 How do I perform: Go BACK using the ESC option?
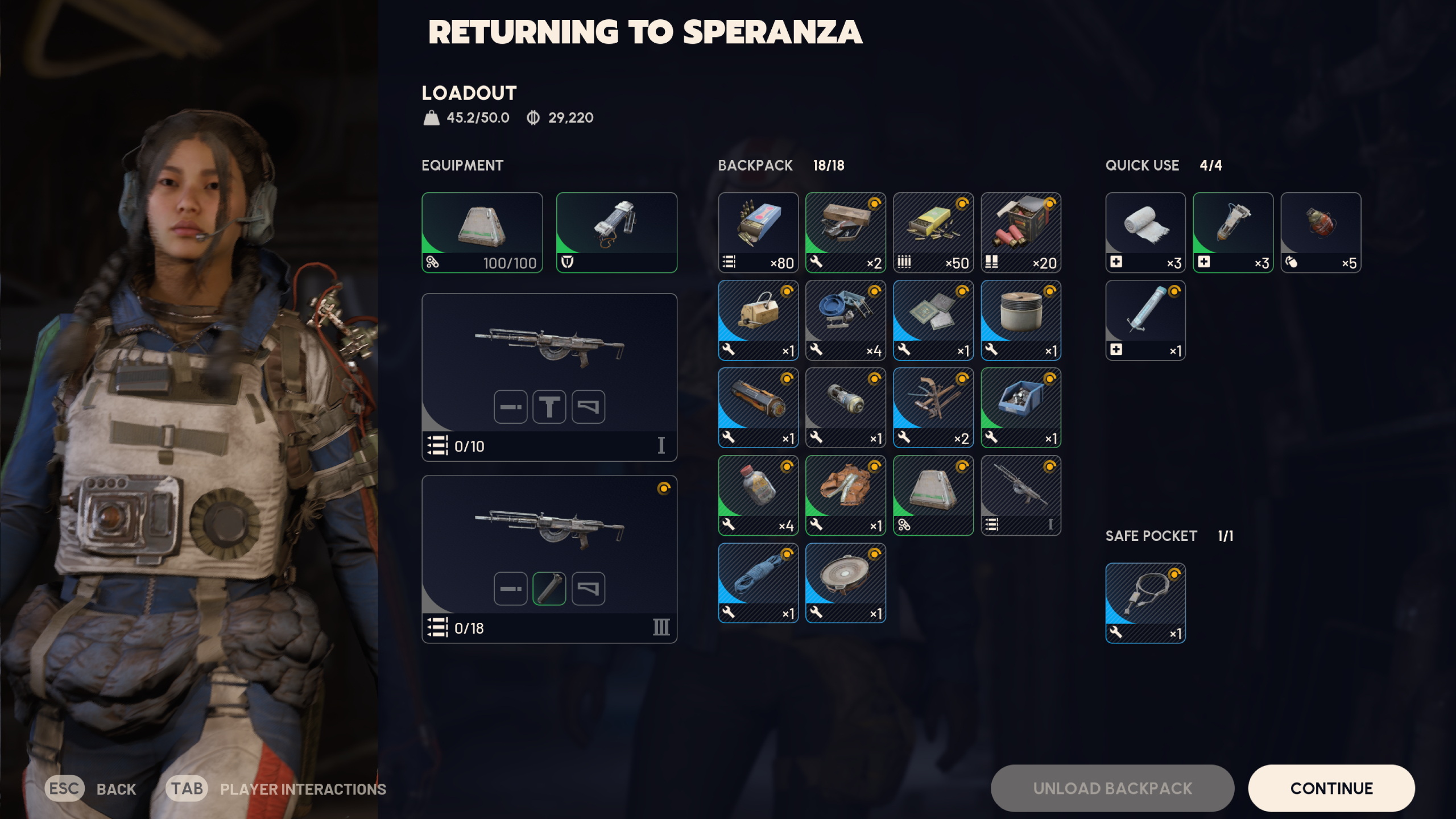91,789
